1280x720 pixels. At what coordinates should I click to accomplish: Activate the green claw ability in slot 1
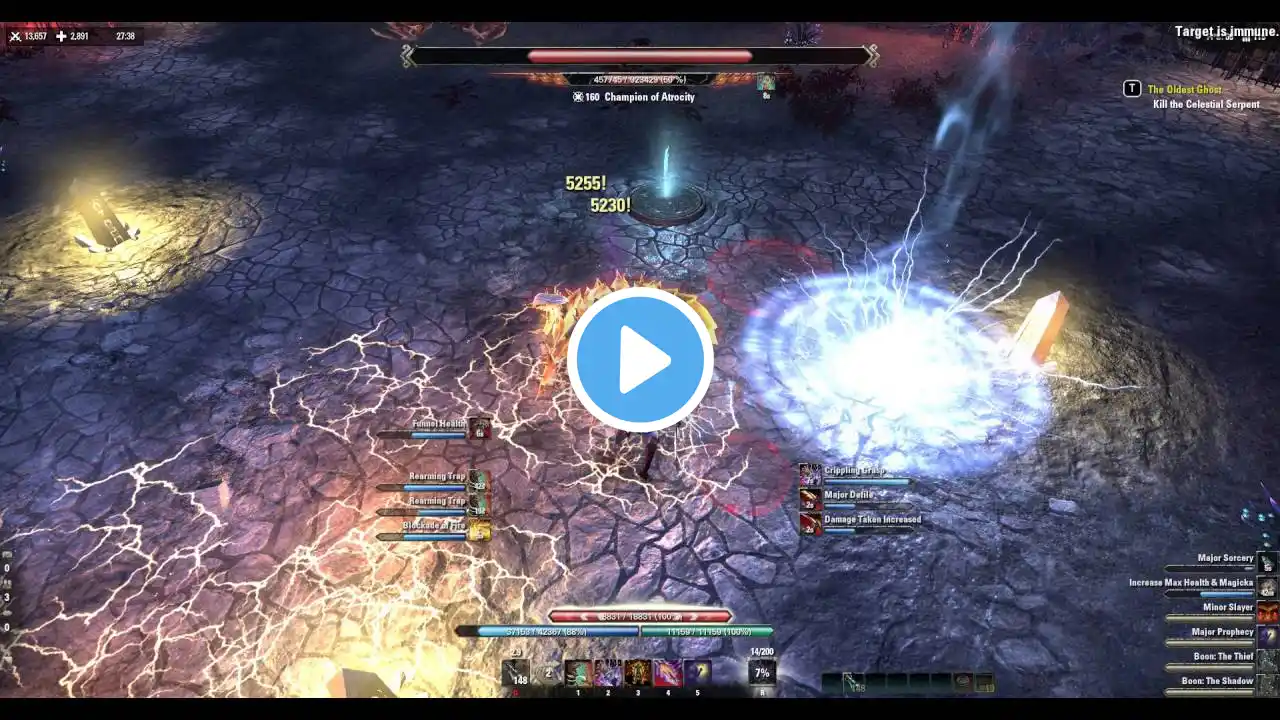tap(578, 673)
